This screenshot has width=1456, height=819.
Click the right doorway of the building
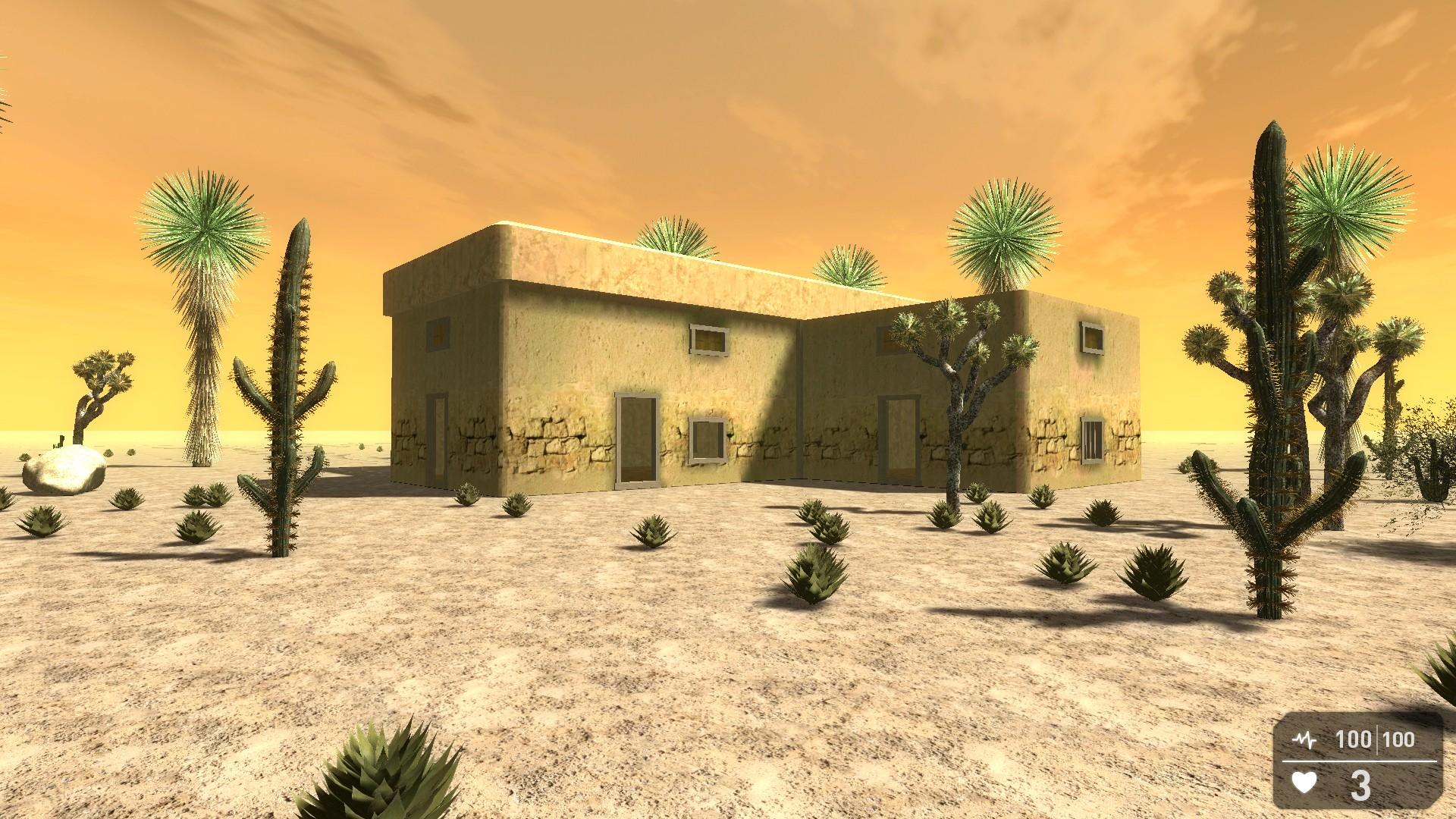(899, 440)
